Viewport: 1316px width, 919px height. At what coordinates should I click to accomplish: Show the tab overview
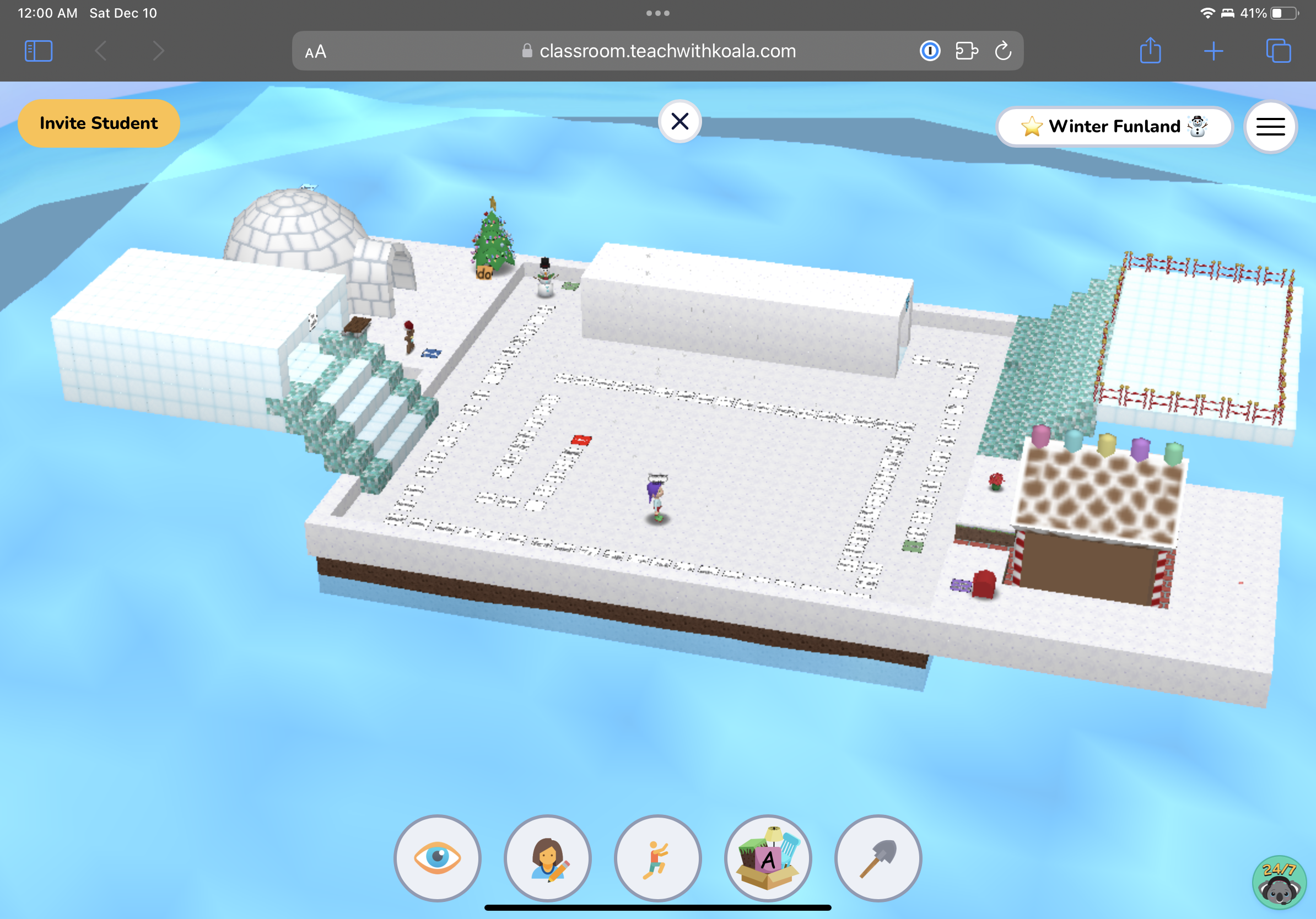[x=1277, y=51]
